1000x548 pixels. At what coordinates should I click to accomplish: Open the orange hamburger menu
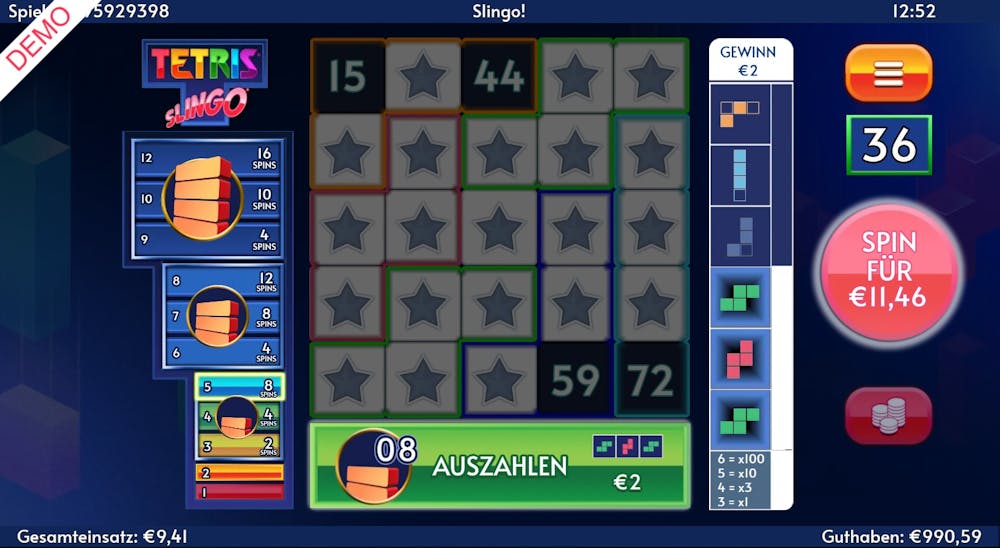pos(888,73)
